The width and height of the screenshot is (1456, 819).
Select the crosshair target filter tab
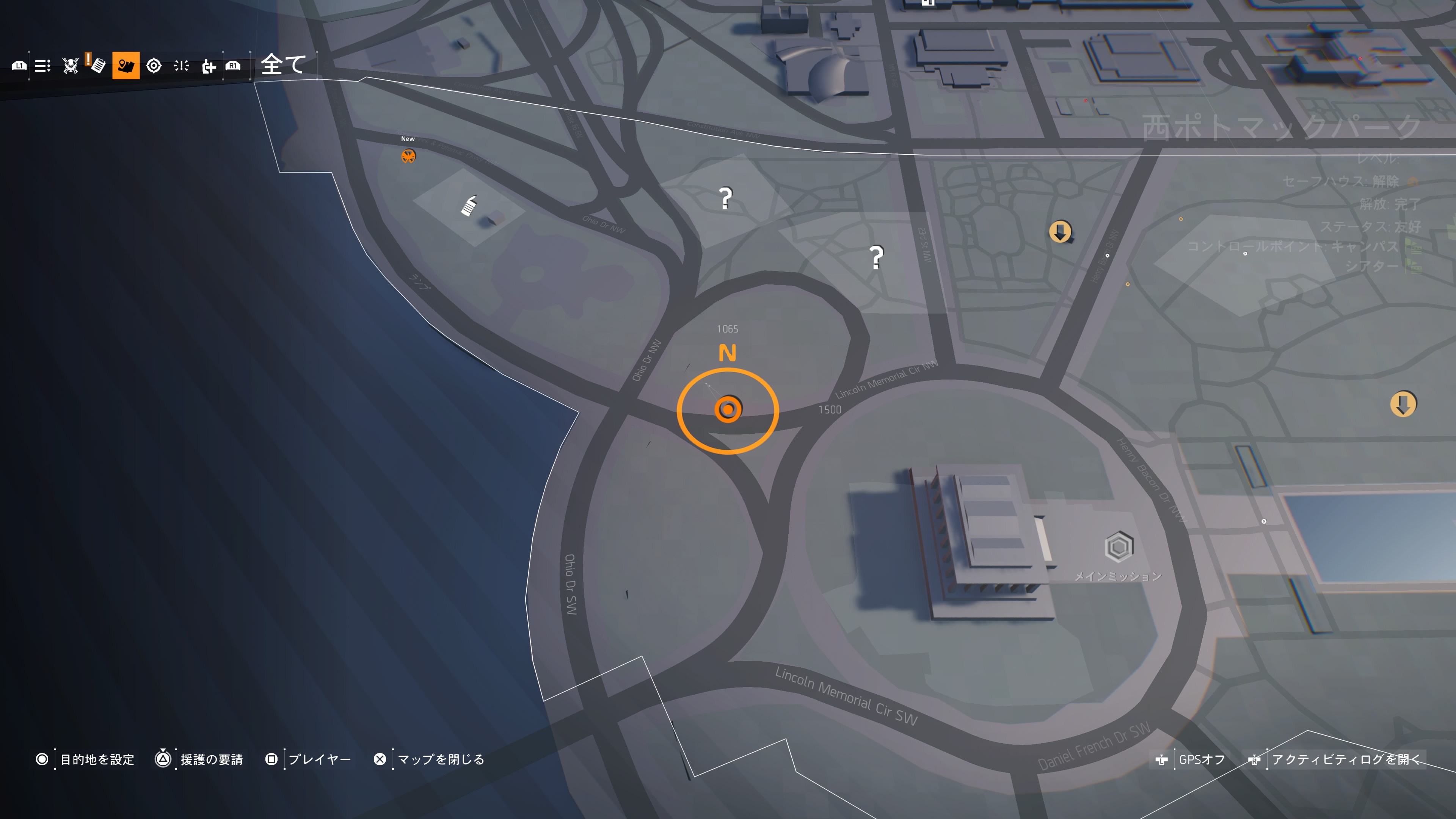(x=154, y=66)
